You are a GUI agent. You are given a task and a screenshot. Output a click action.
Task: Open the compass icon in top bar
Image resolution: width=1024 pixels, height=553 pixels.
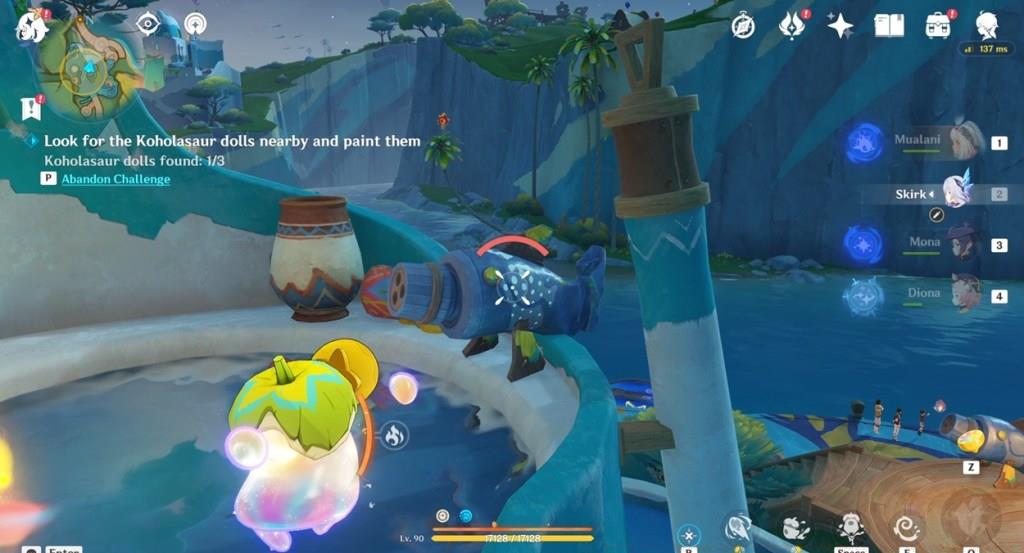click(742, 26)
